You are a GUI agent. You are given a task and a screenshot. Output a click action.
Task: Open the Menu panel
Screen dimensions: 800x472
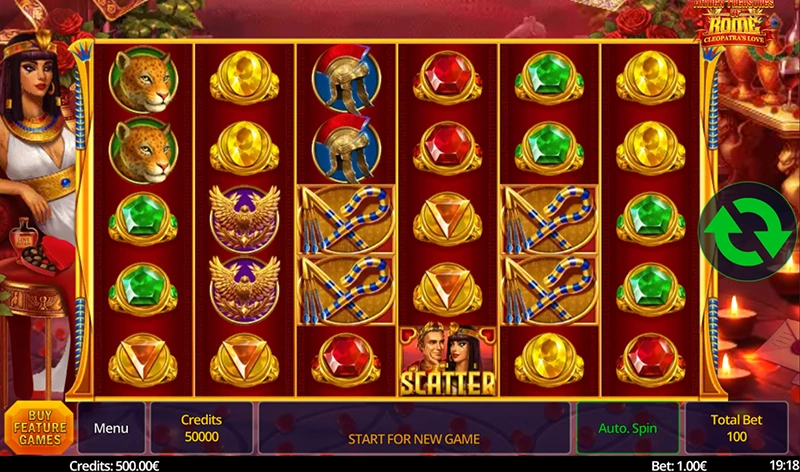[x=111, y=428]
